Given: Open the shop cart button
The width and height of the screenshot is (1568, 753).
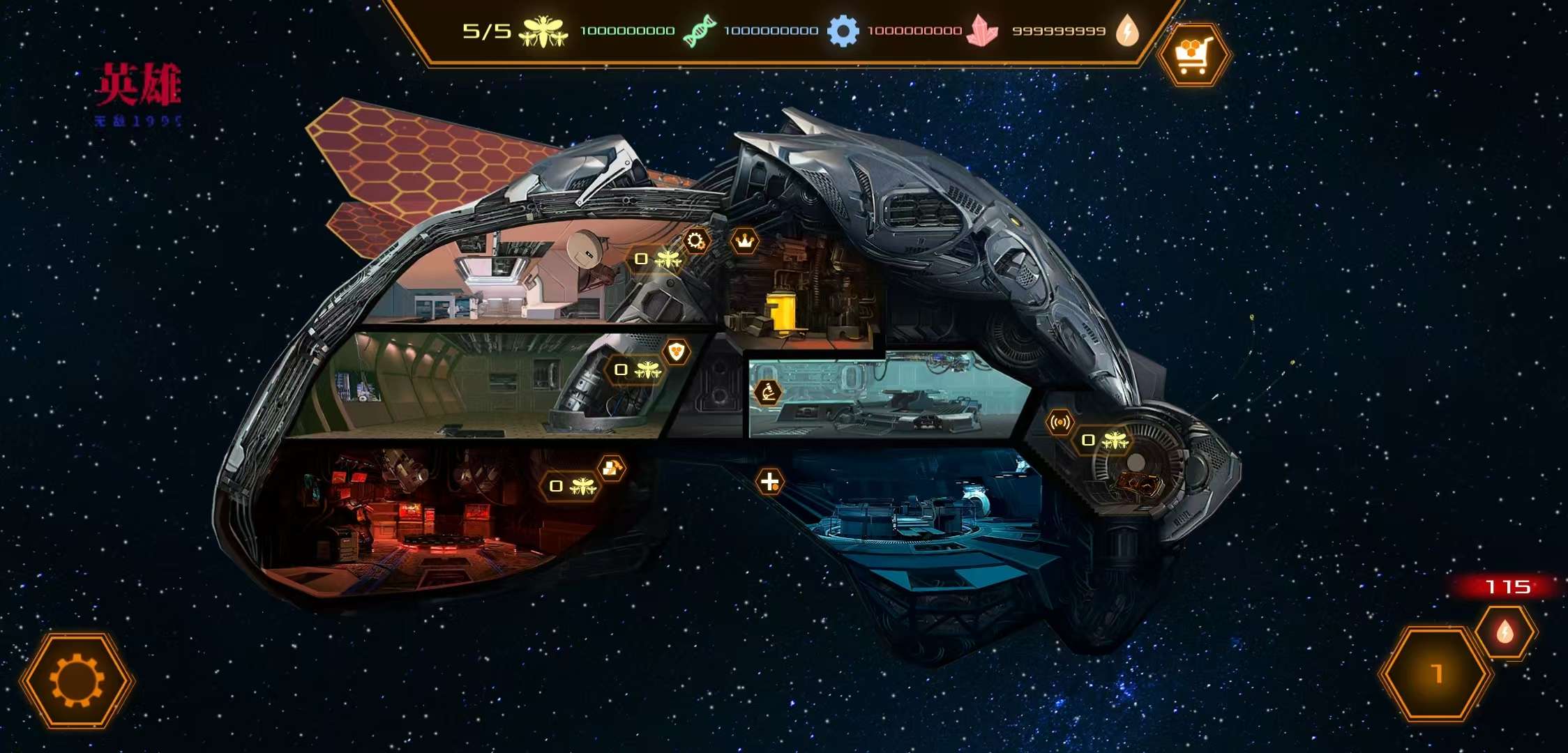Looking at the screenshot, I should click(1193, 54).
